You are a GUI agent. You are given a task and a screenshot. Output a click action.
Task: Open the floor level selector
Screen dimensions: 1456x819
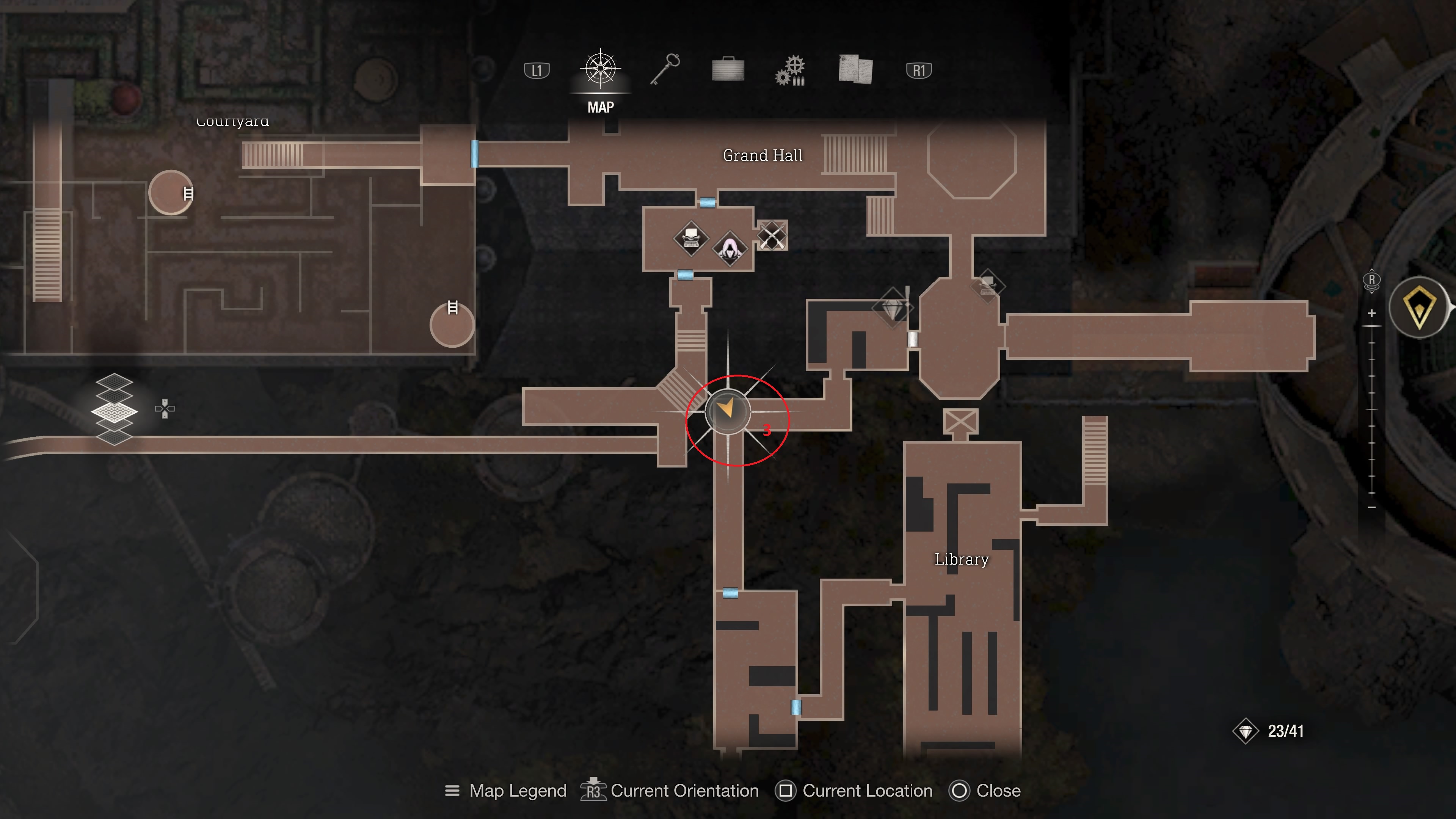pyautogui.click(x=114, y=410)
